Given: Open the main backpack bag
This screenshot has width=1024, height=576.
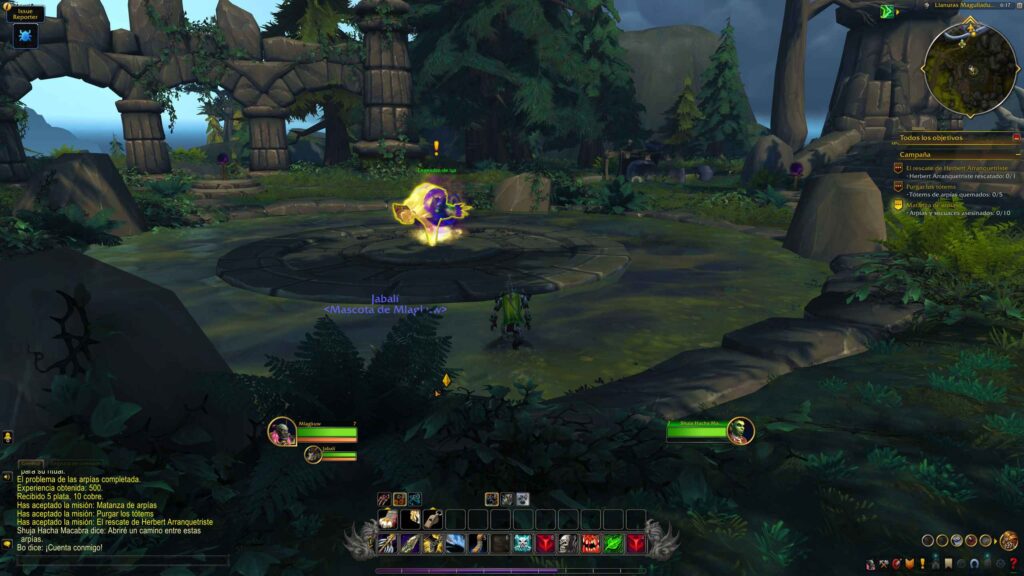Looking at the screenshot, I should point(1009,541).
